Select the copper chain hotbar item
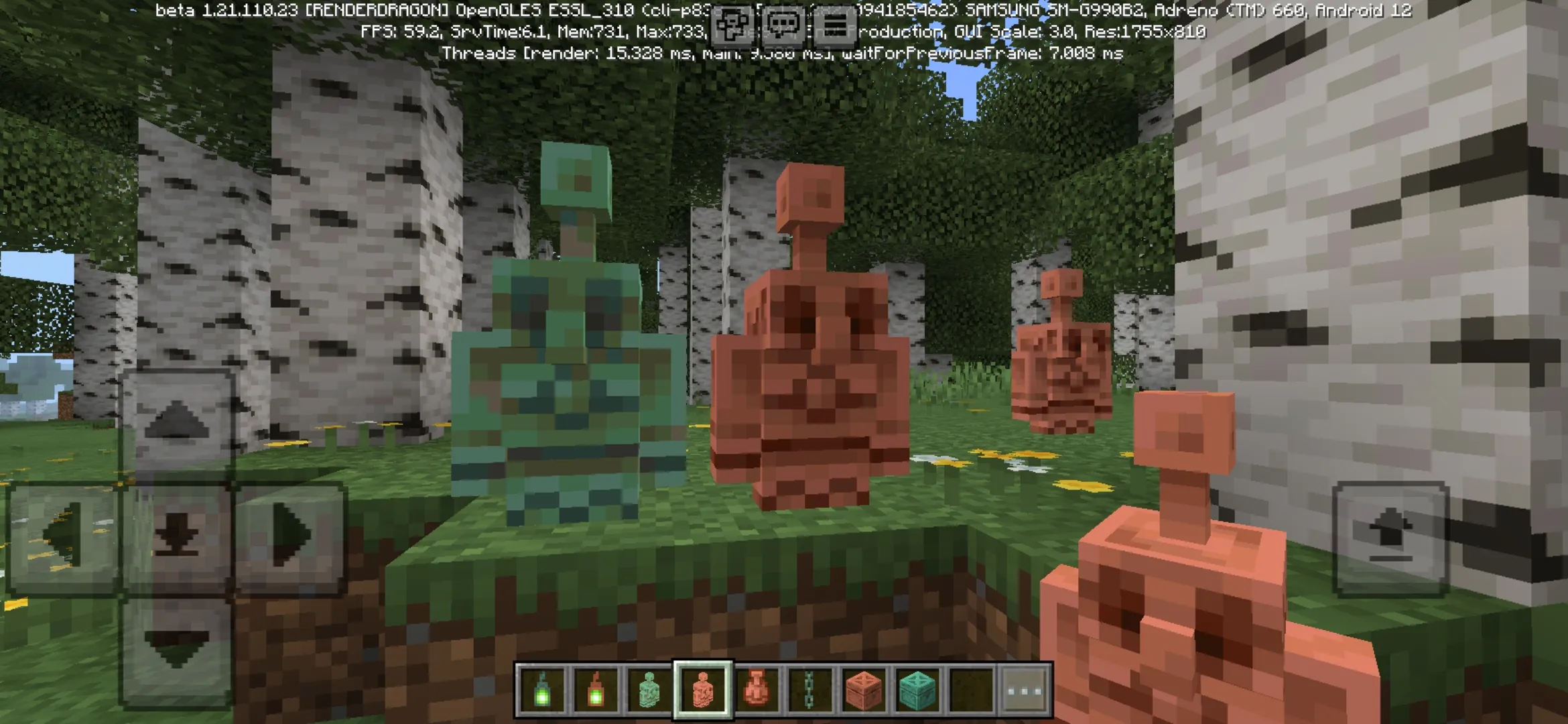1568x724 pixels. (809, 687)
